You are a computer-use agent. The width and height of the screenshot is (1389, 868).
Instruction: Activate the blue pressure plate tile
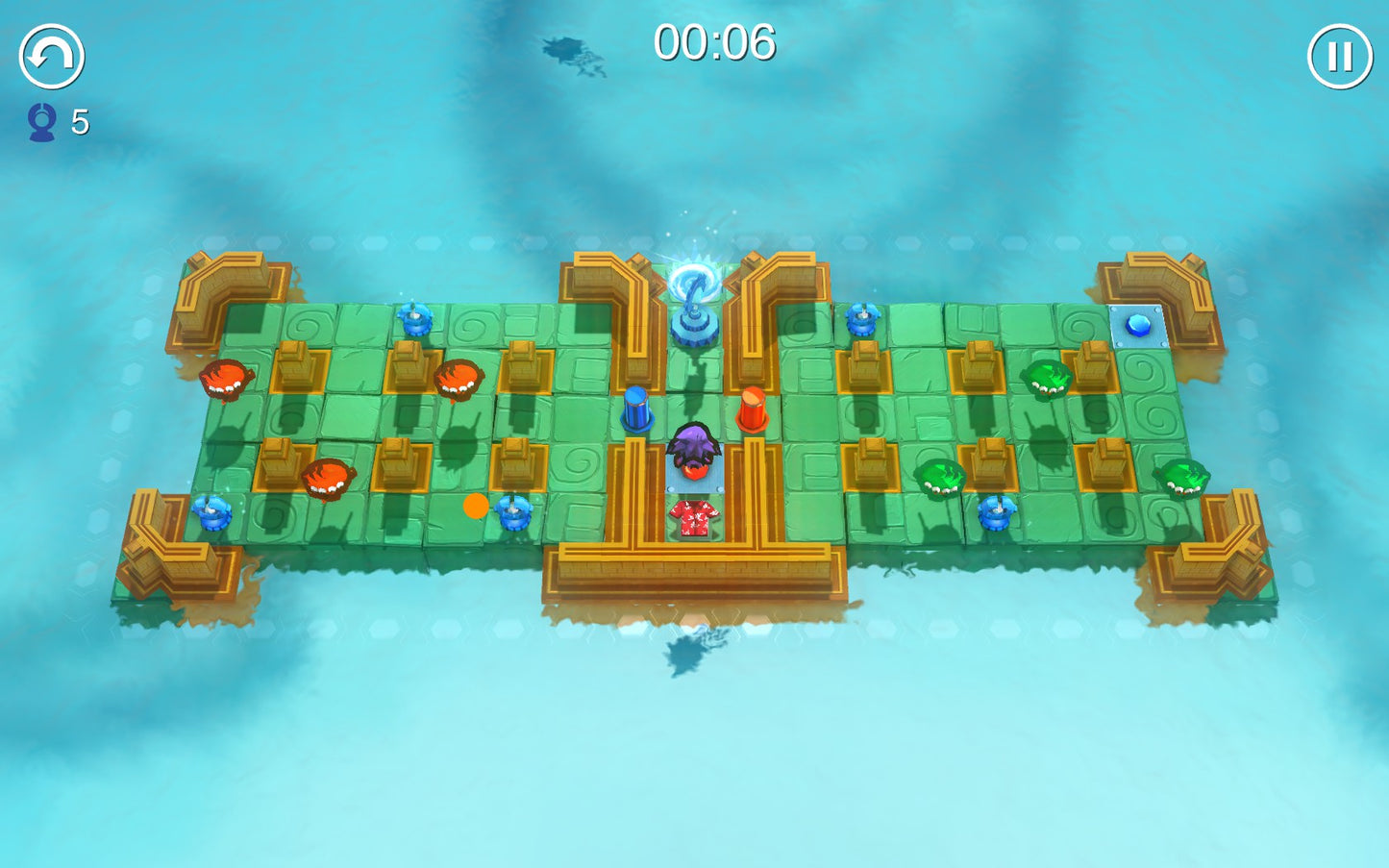[1139, 325]
